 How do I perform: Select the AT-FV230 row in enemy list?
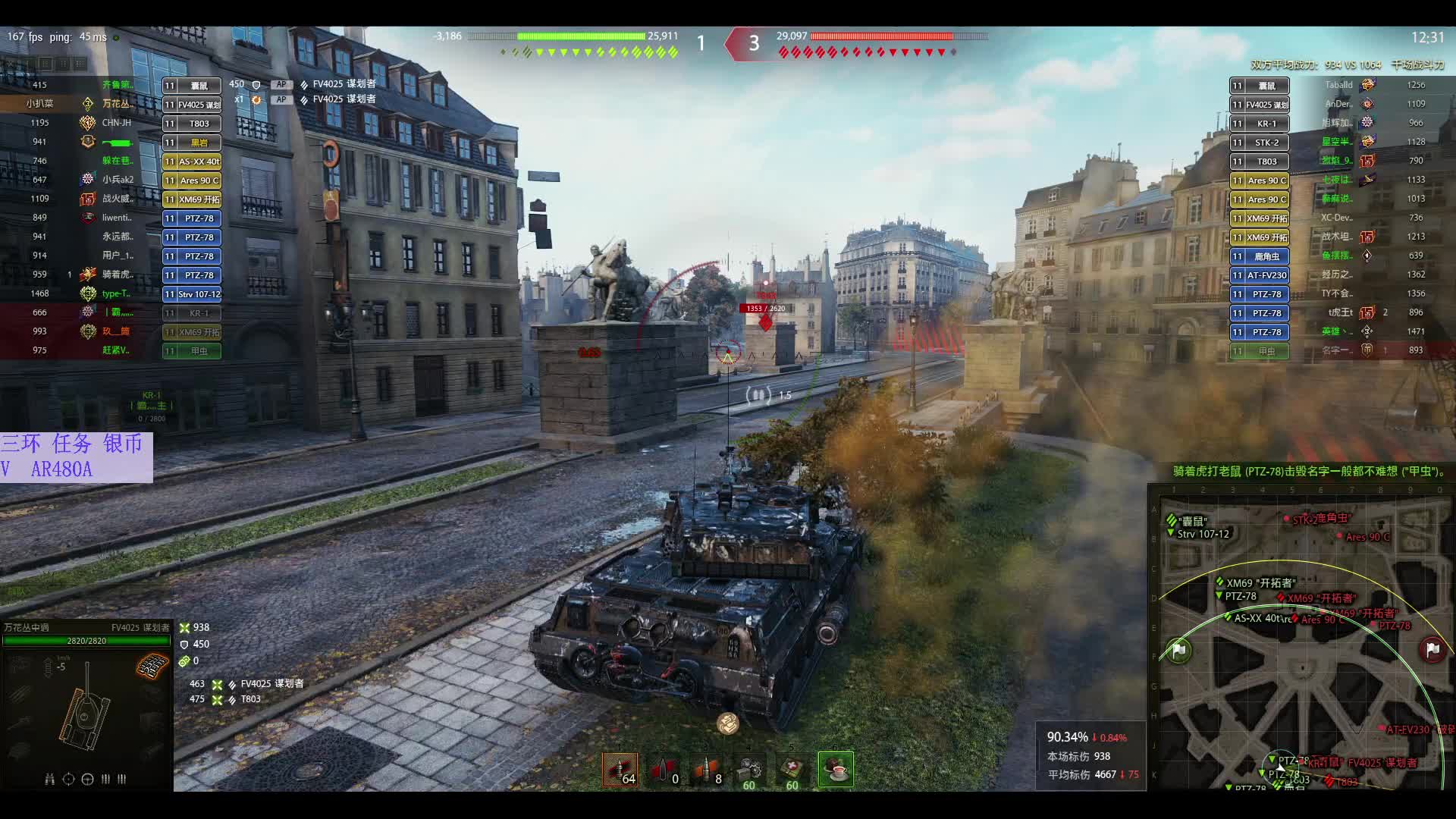tap(1260, 275)
